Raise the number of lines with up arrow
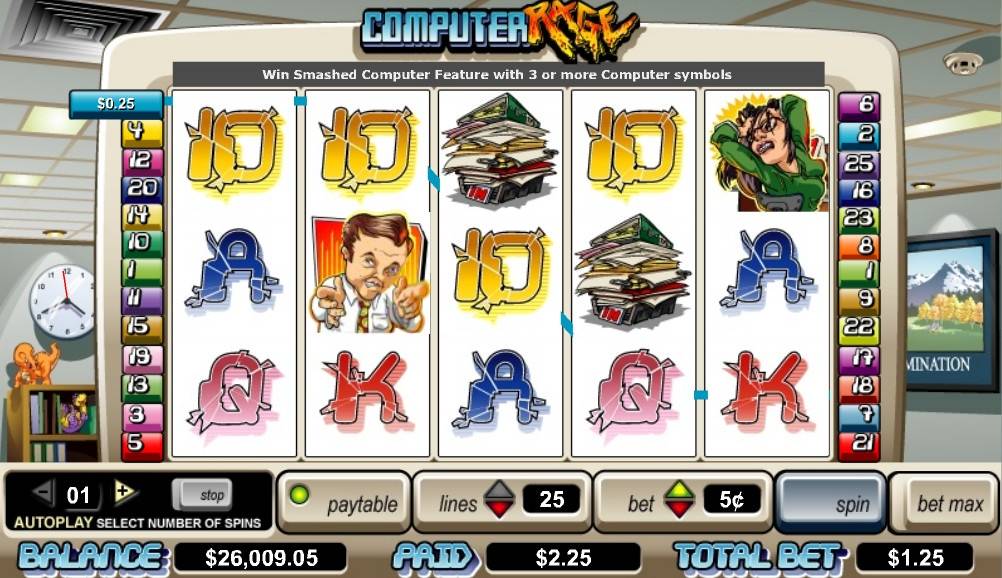Viewport: 1002px width, 578px height. pos(499,490)
